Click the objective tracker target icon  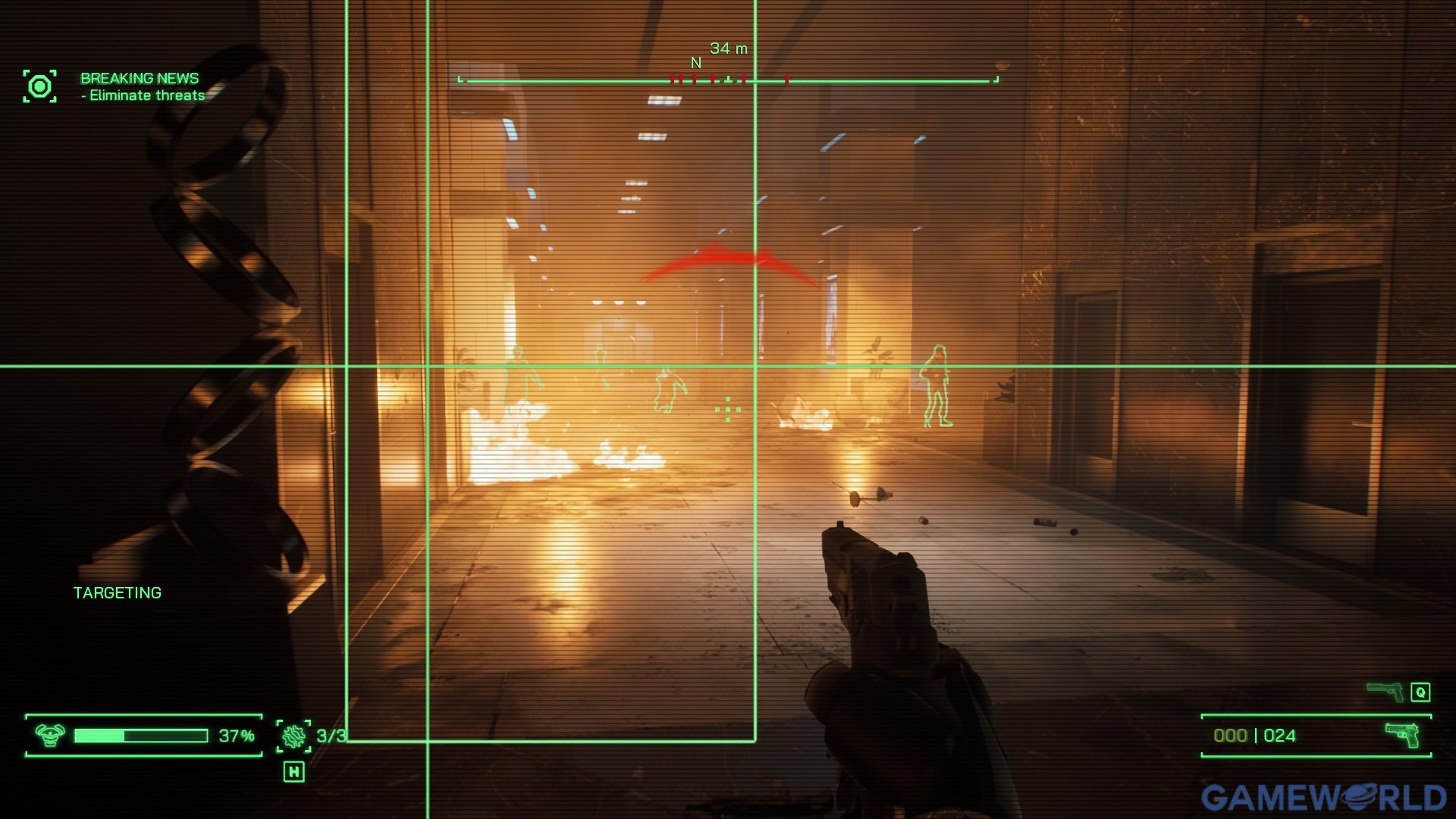39,86
